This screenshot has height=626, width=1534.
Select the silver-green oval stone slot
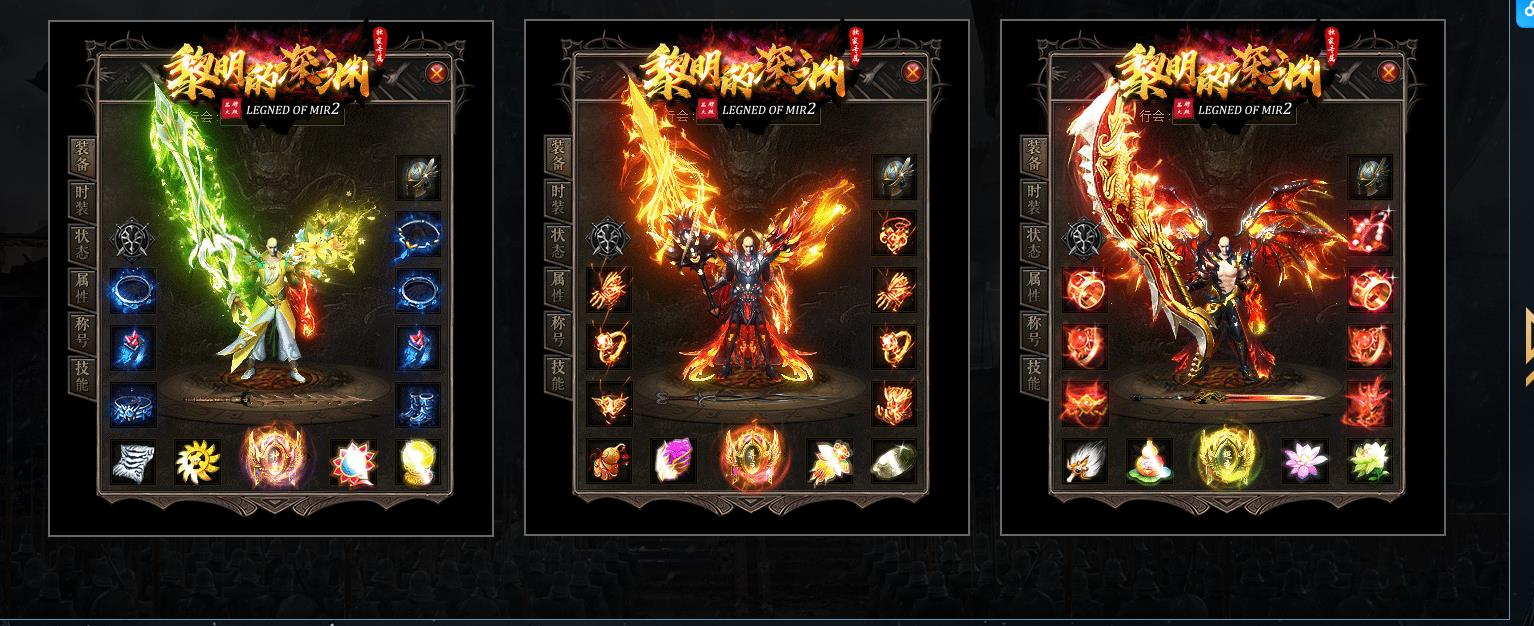(x=894, y=462)
